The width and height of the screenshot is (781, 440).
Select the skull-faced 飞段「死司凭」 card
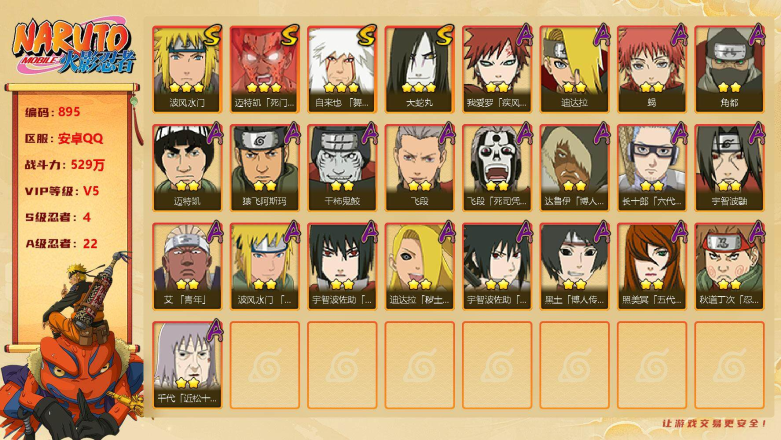coord(496,165)
